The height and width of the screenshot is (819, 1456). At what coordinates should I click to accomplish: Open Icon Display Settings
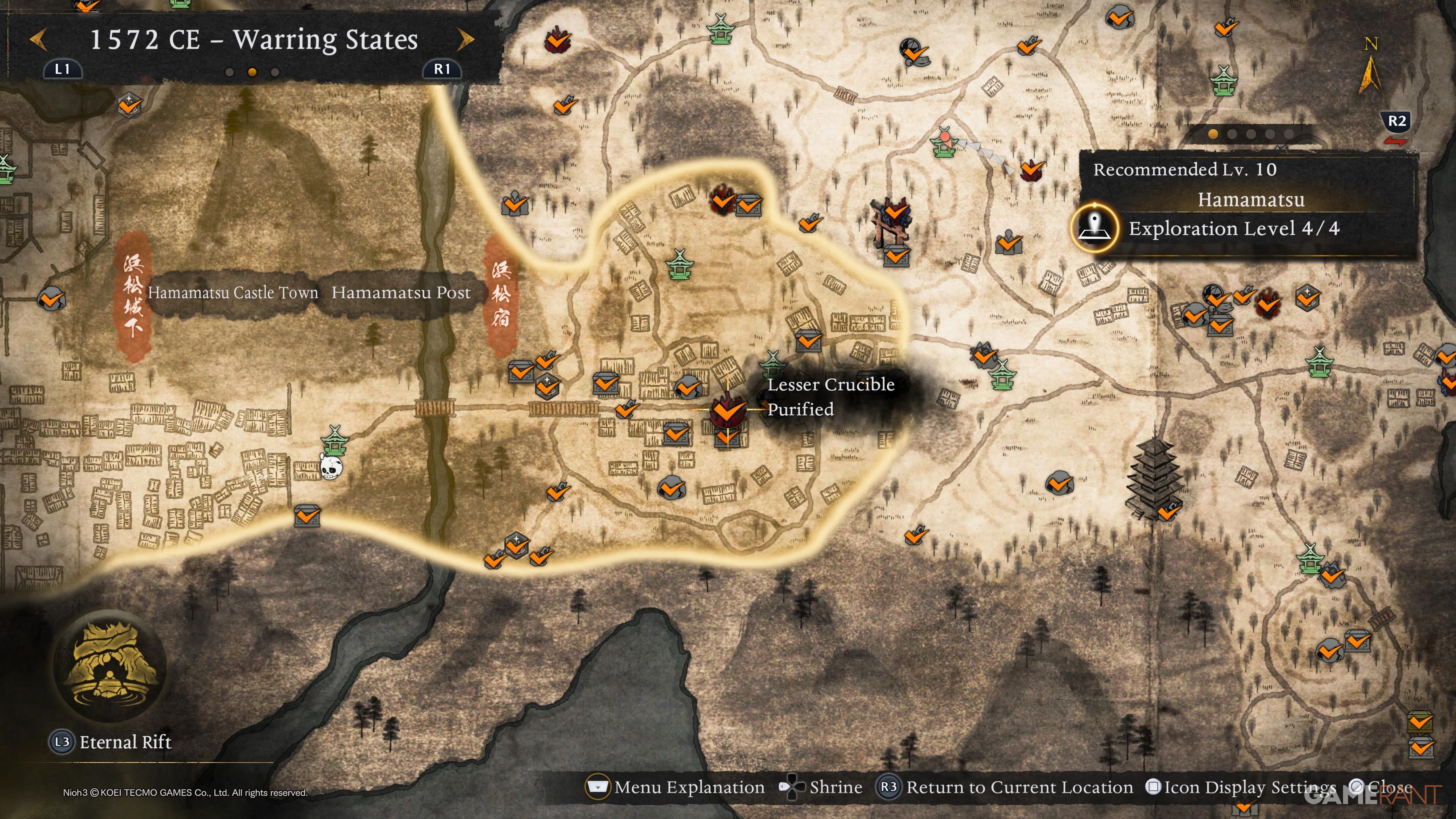point(1249,787)
